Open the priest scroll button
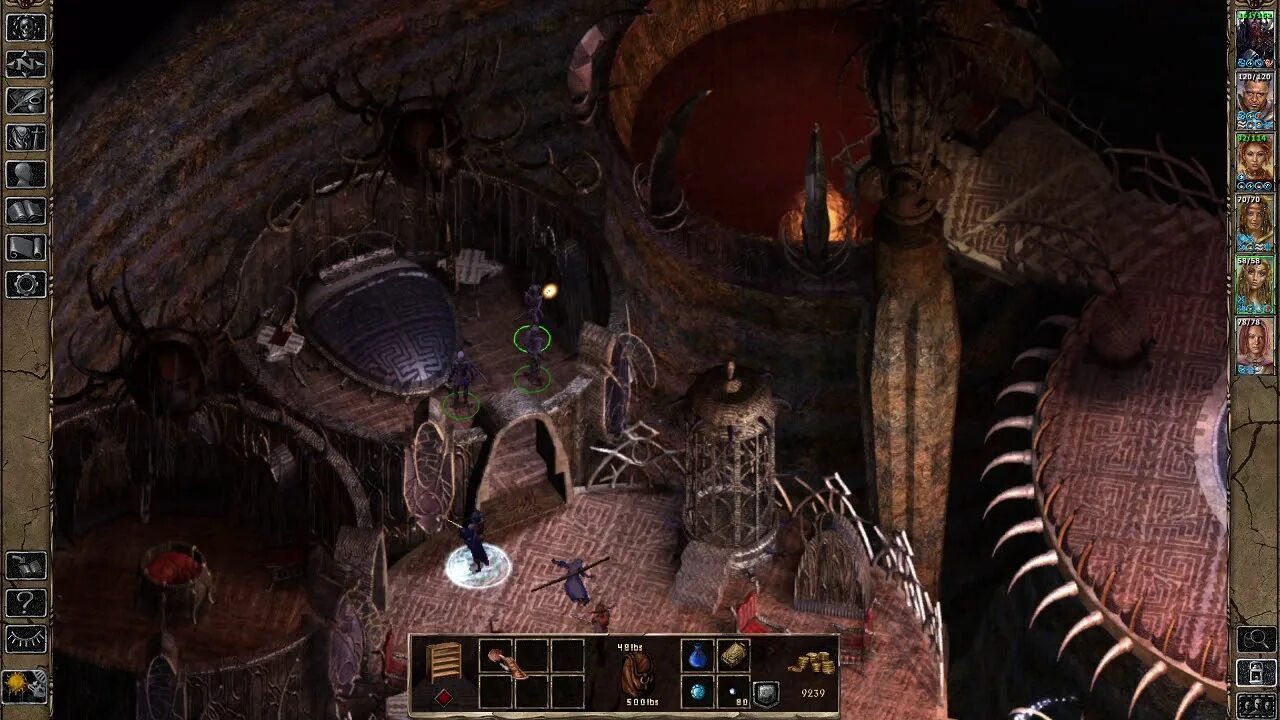This screenshot has height=720, width=1280. point(26,247)
